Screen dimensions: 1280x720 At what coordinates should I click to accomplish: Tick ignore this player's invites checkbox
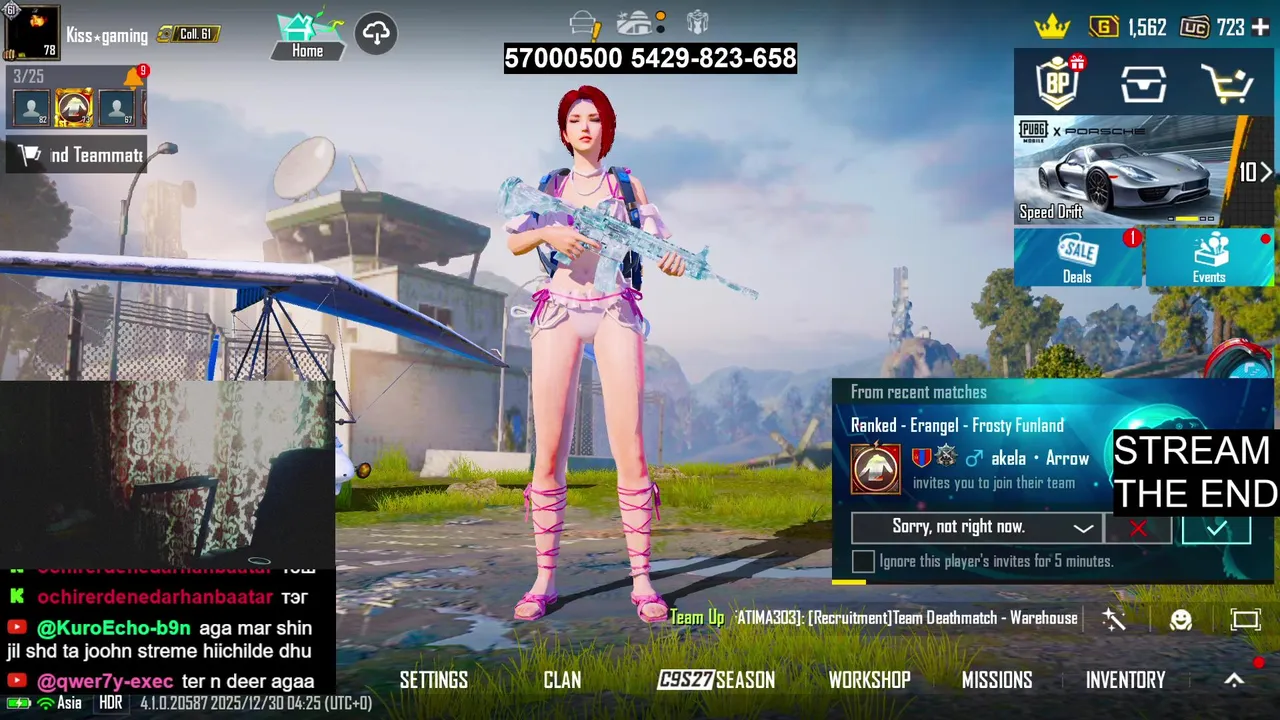[863, 561]
